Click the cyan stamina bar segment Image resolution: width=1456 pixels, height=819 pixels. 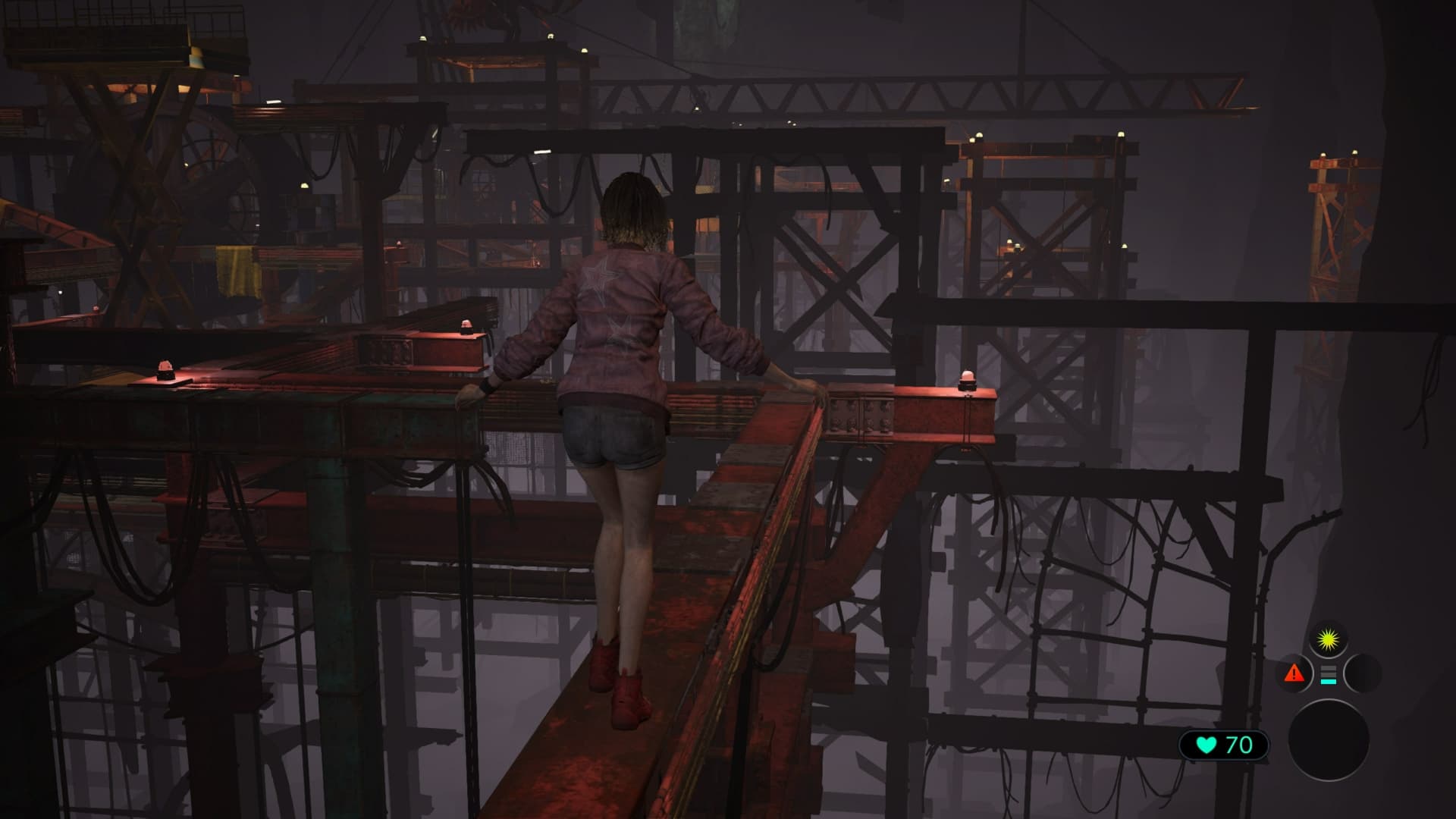(x=1329, y=682)
